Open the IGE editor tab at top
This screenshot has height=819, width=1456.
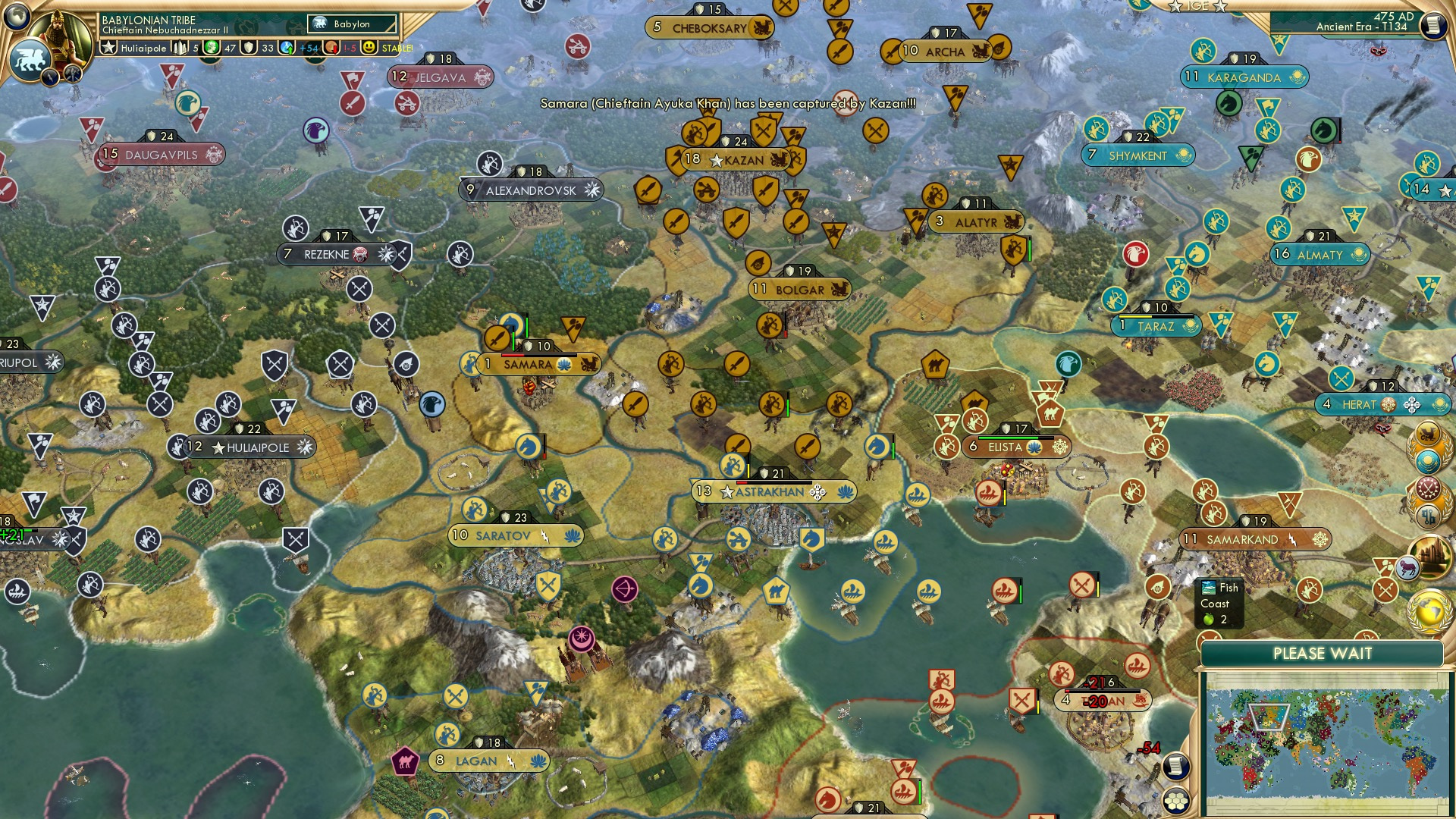pyautogui.click(x=1198, y=7)
